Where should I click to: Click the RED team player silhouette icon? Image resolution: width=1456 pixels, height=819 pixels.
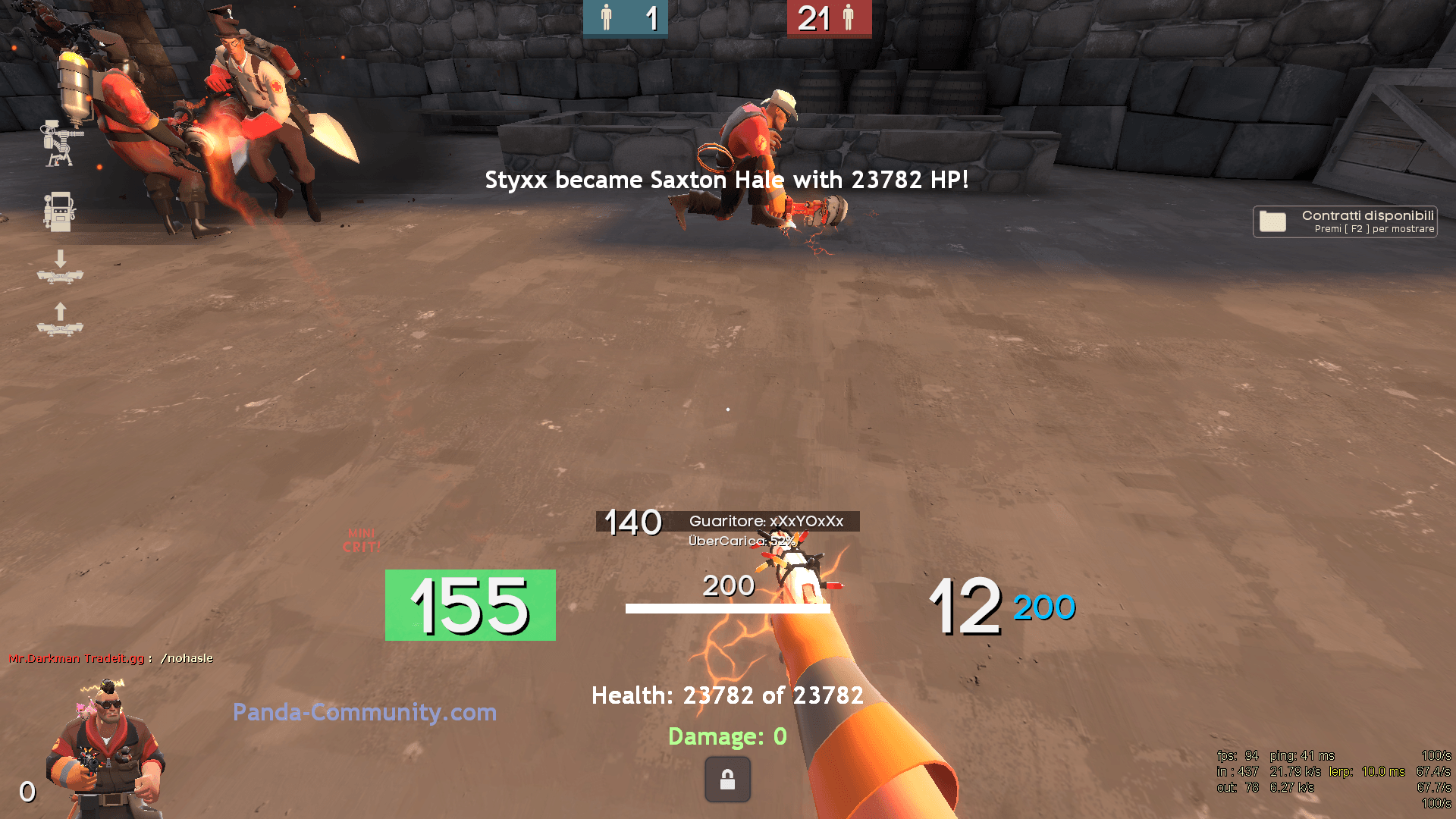click(849, 17)
